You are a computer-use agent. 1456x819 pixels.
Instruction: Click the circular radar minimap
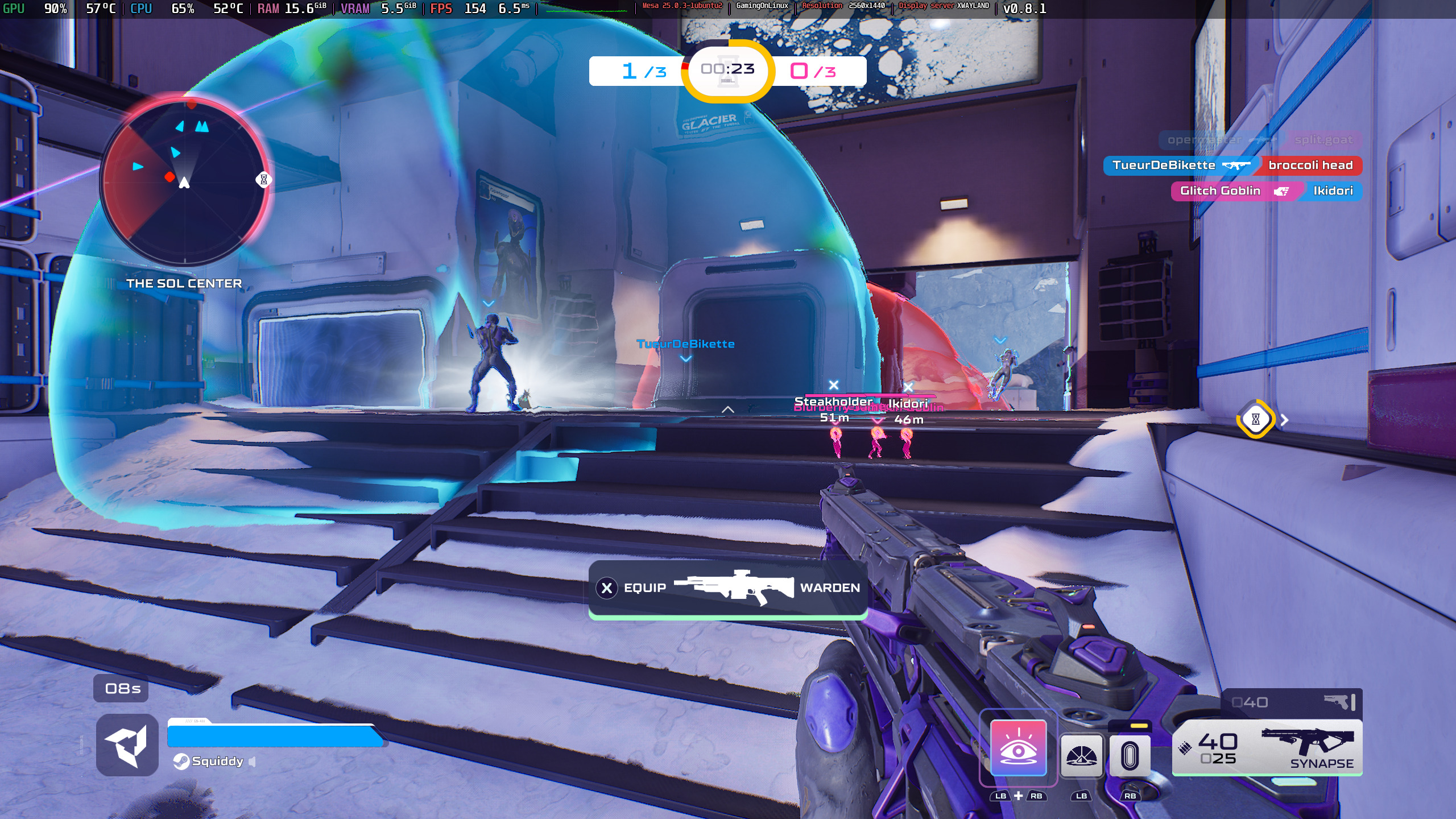click(x=184, y=180)
